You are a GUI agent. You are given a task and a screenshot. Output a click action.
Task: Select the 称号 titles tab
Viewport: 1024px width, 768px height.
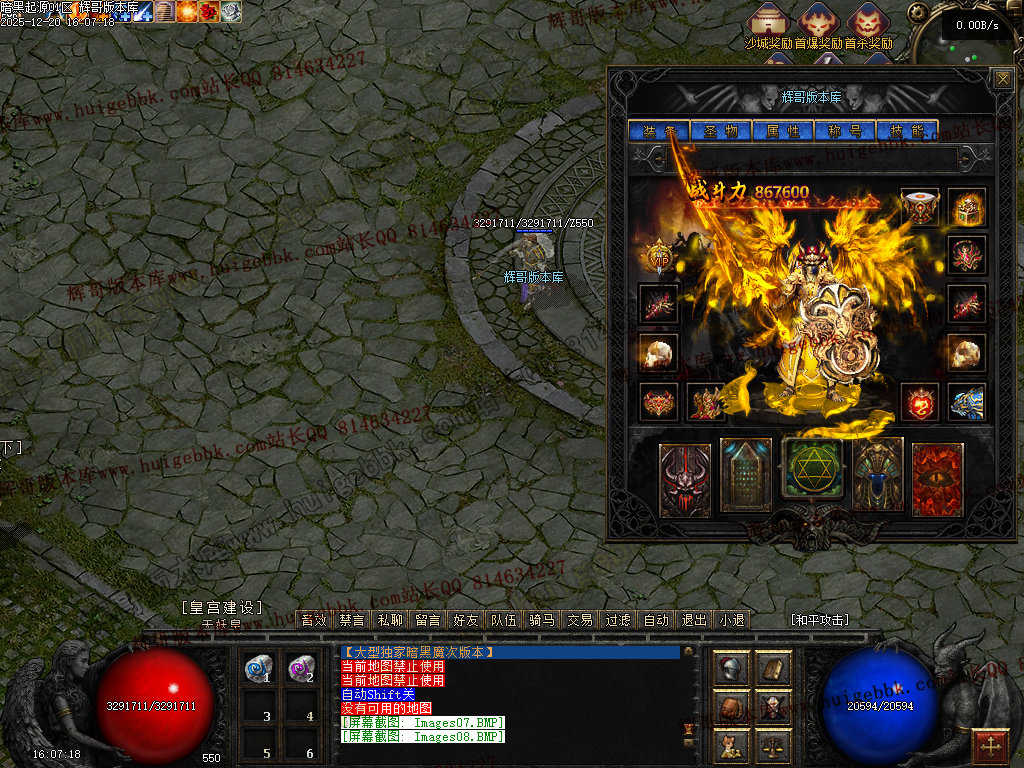pos(845,131)
